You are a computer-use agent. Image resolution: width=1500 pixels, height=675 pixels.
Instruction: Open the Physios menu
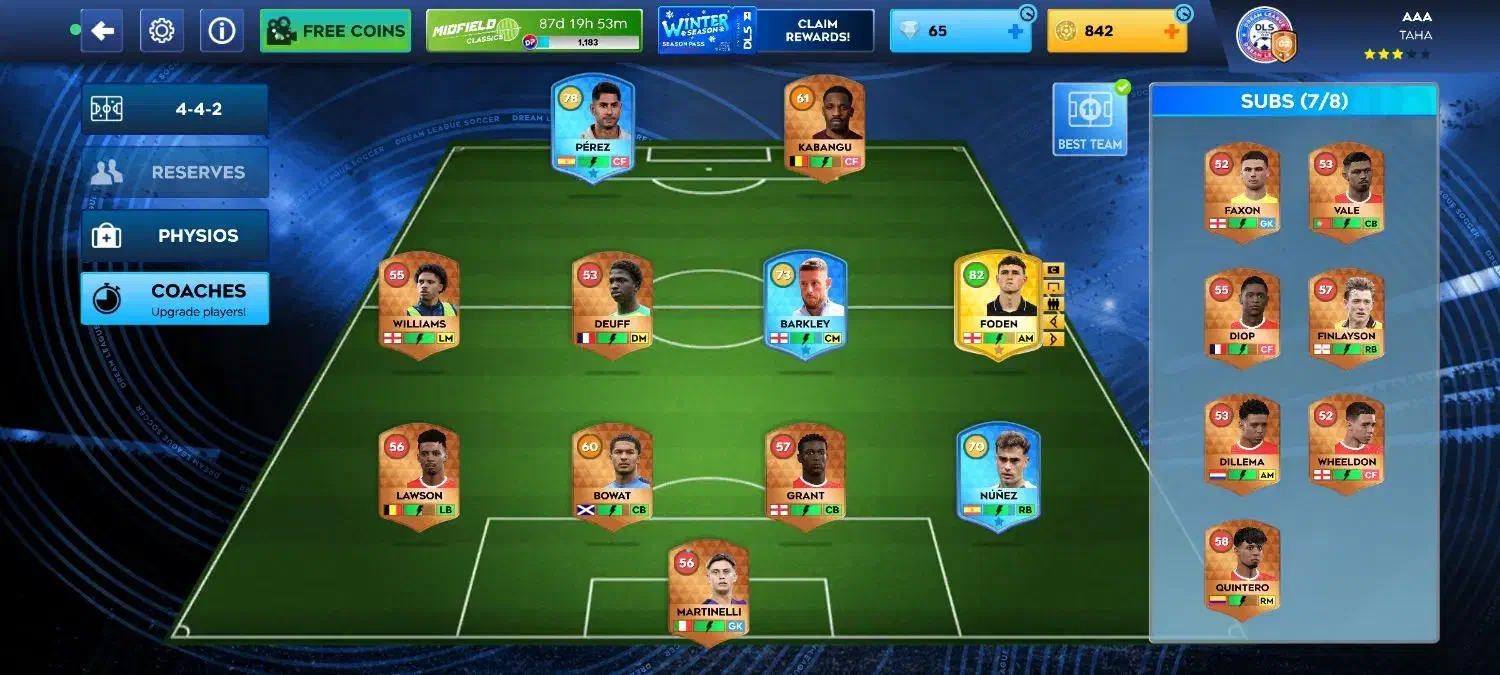[175, 236]
